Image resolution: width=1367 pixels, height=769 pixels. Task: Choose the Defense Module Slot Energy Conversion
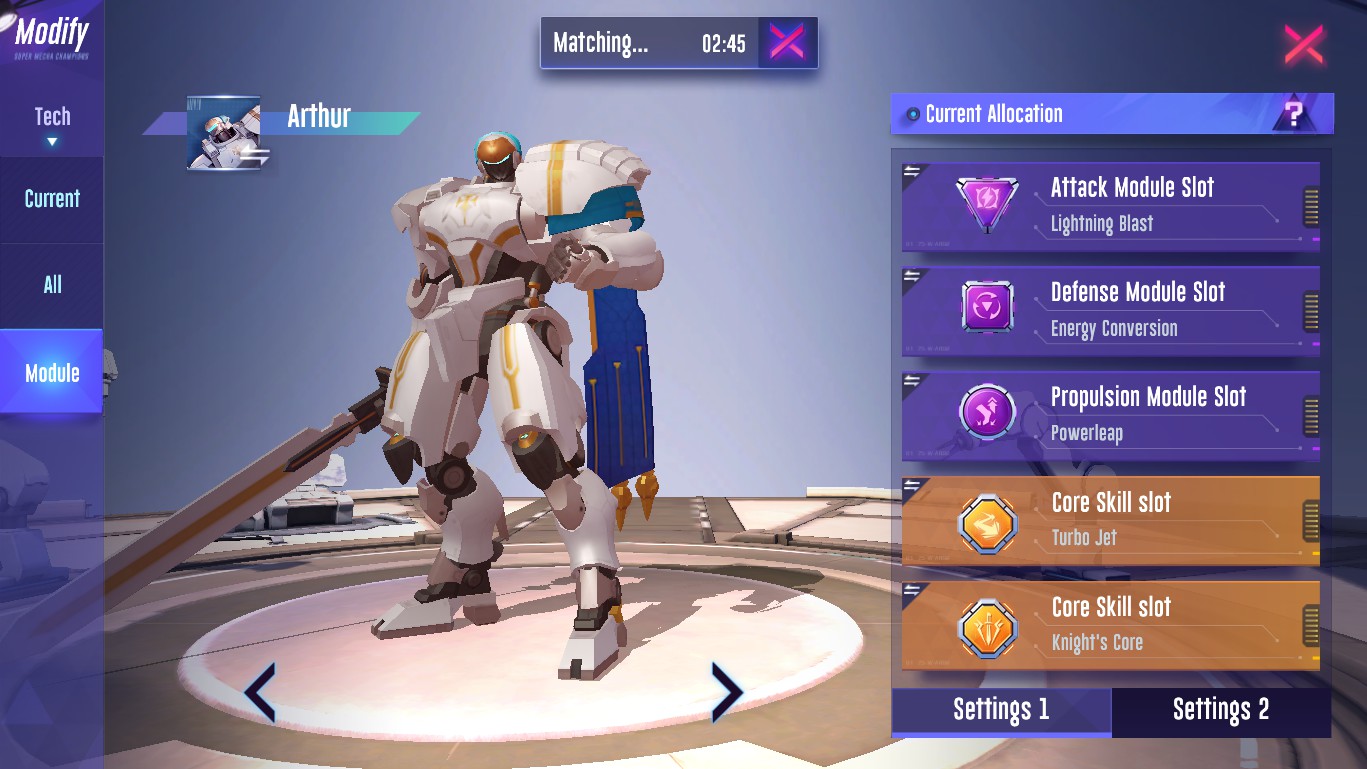click(1110, 310)
